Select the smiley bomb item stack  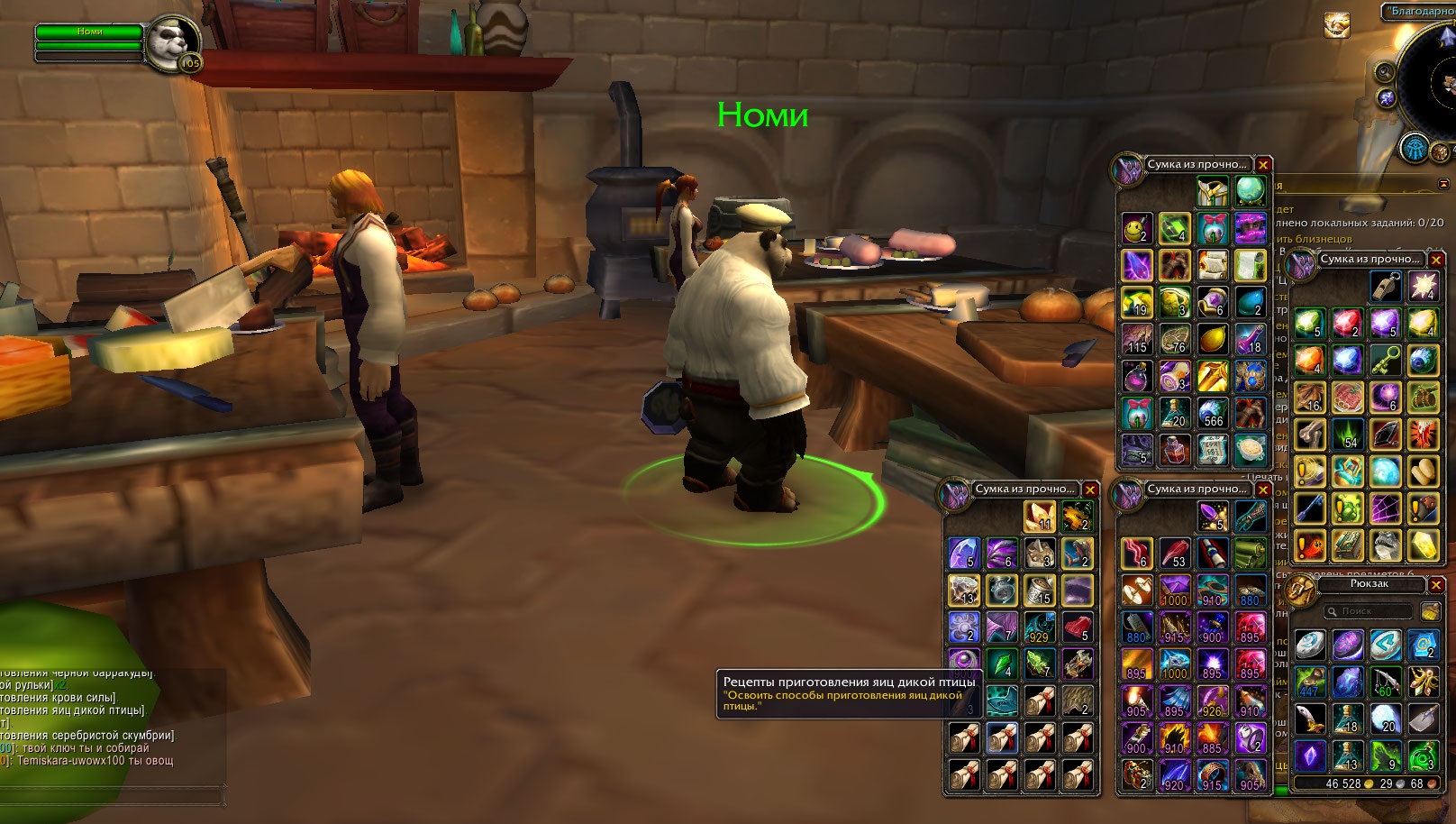coord(1137,230)
